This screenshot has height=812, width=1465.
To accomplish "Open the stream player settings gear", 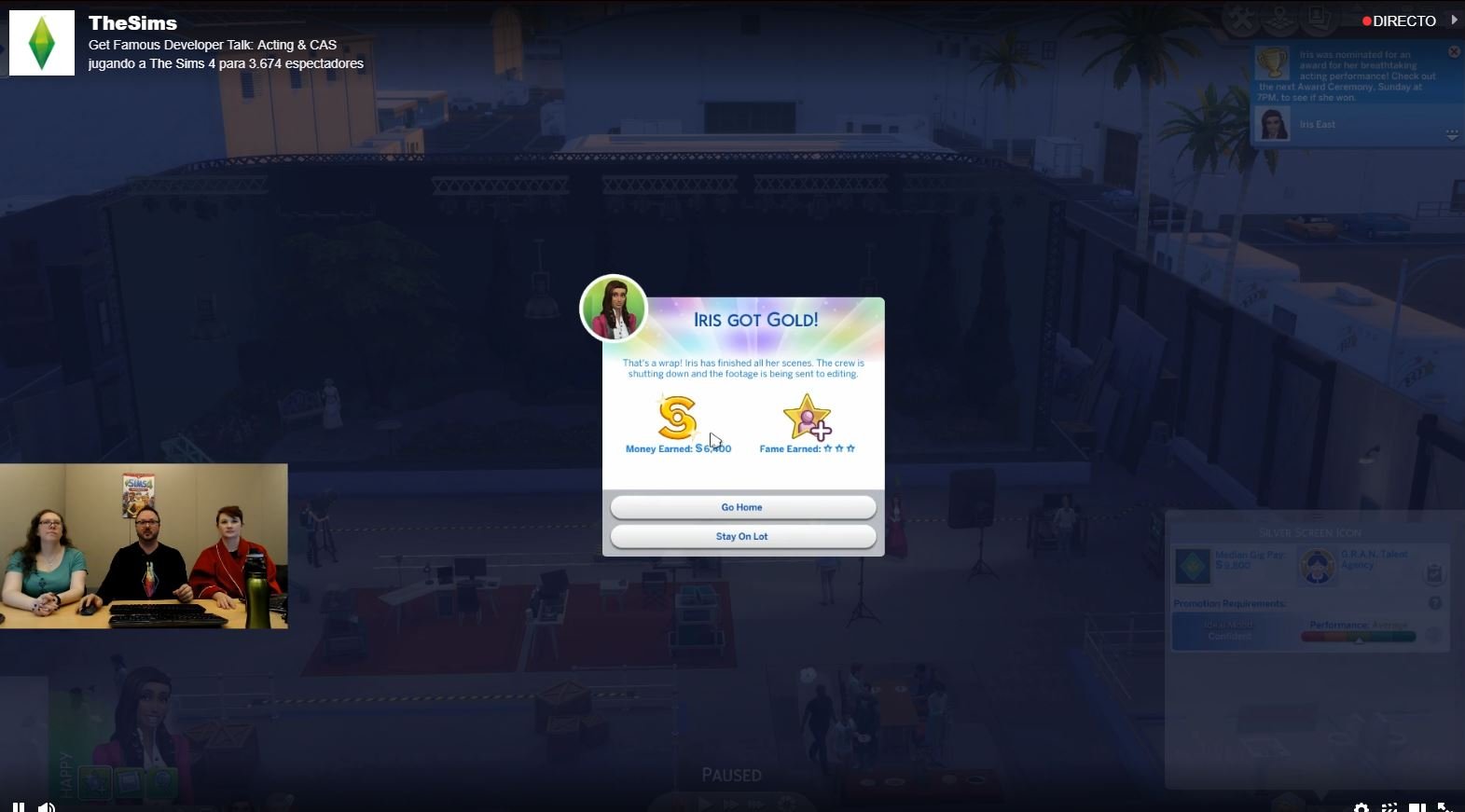I will click(x=1361, y=807).
